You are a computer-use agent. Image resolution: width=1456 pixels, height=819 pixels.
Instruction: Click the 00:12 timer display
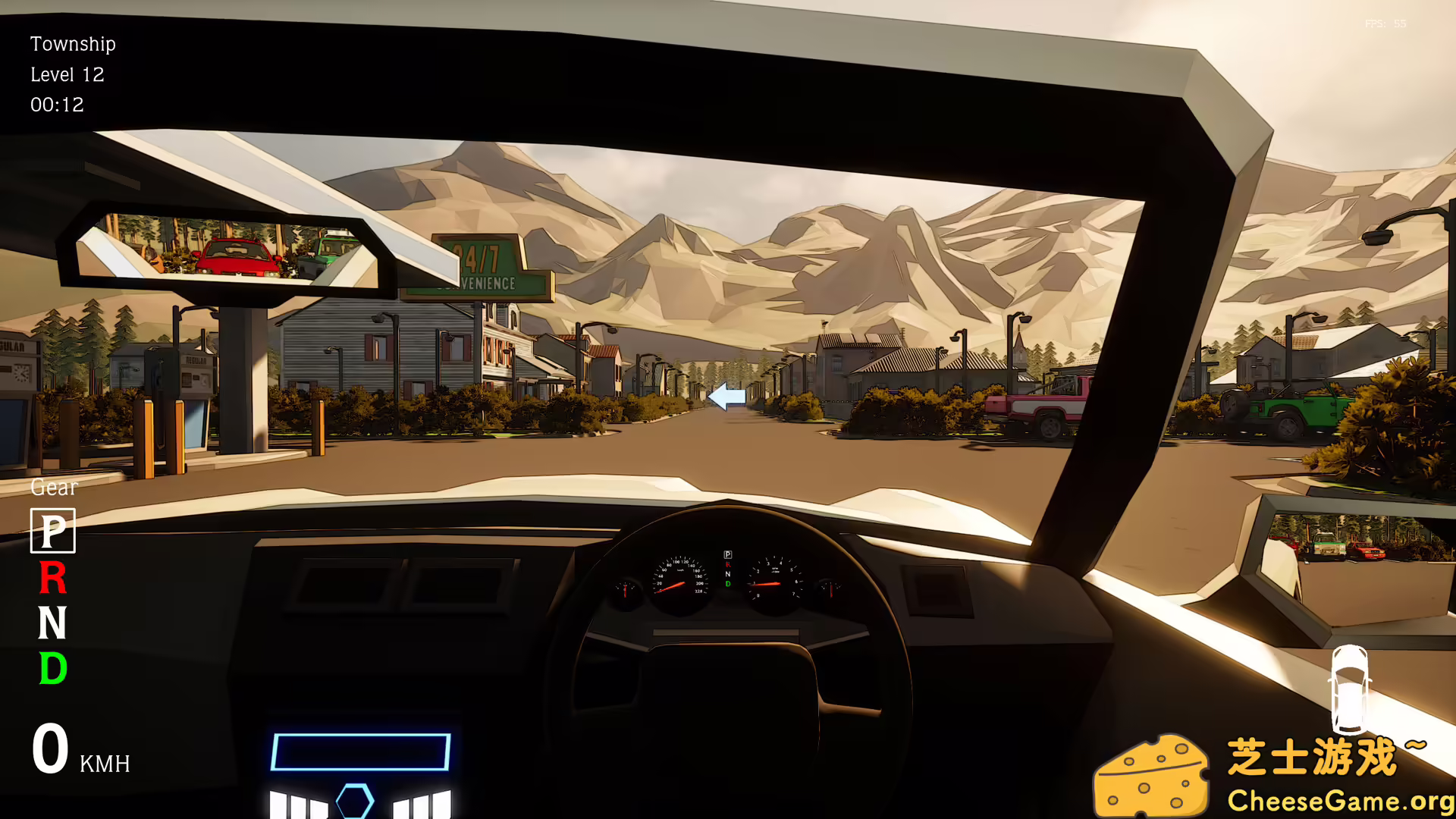[x=57, y=105]
